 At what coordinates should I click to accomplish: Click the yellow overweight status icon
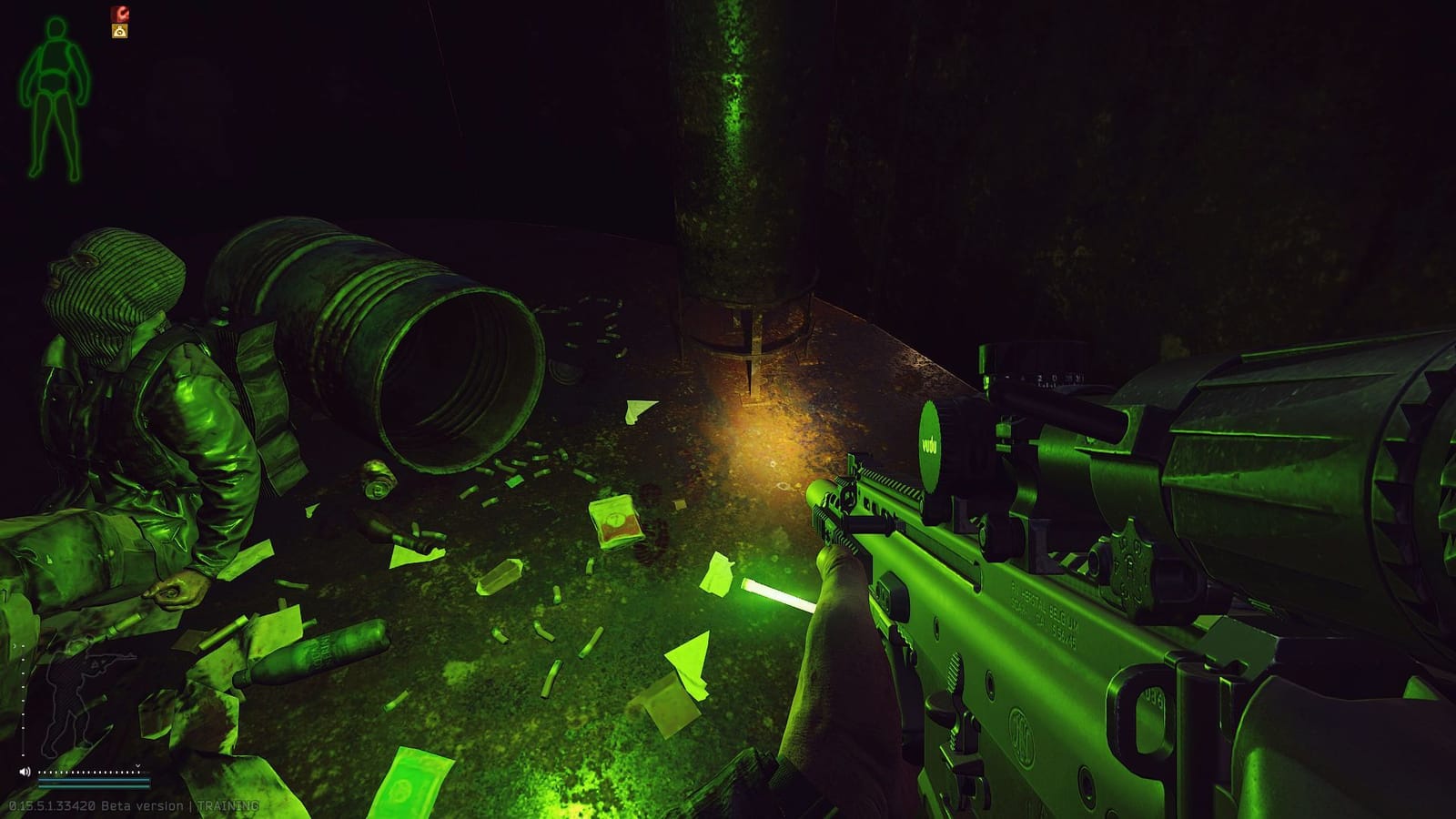pos(119,30)
